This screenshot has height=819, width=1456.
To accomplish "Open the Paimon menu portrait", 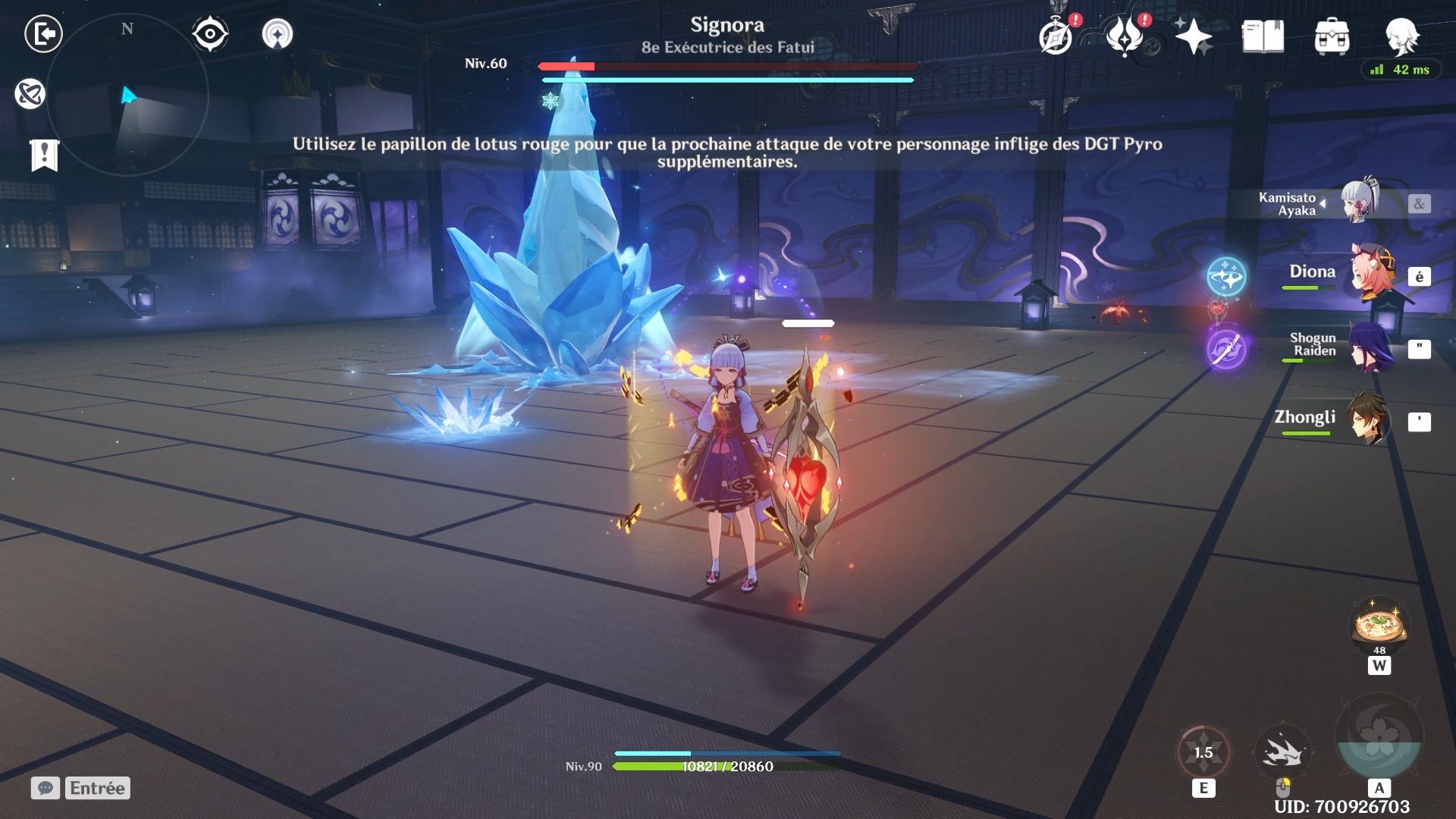I will (1401, 35).
